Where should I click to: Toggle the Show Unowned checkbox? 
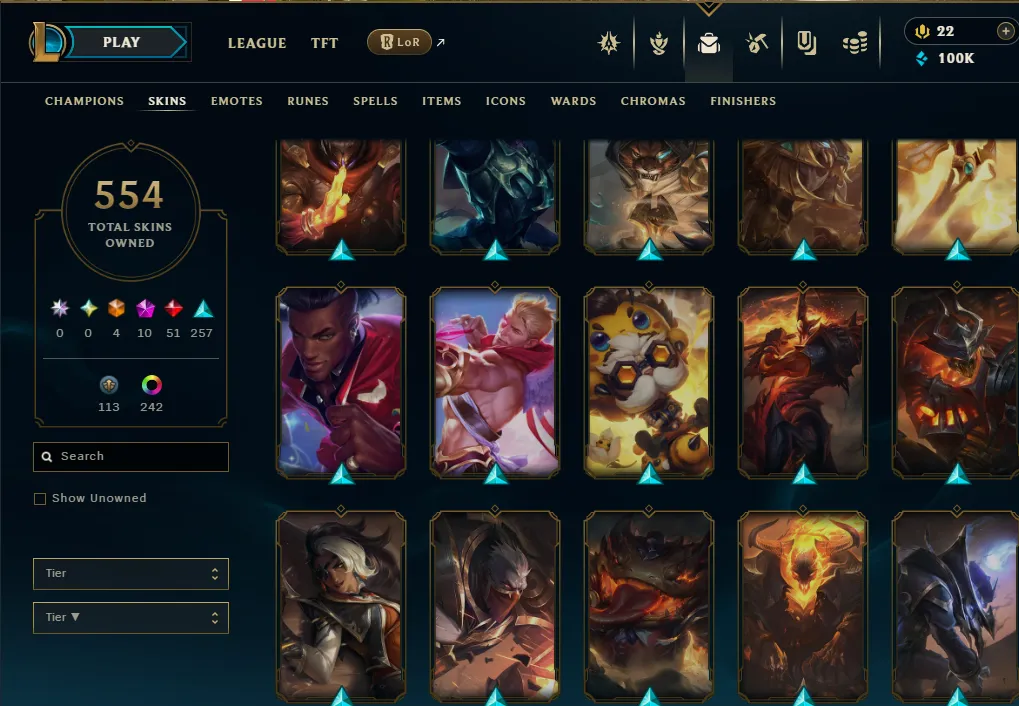click(40, 498)
